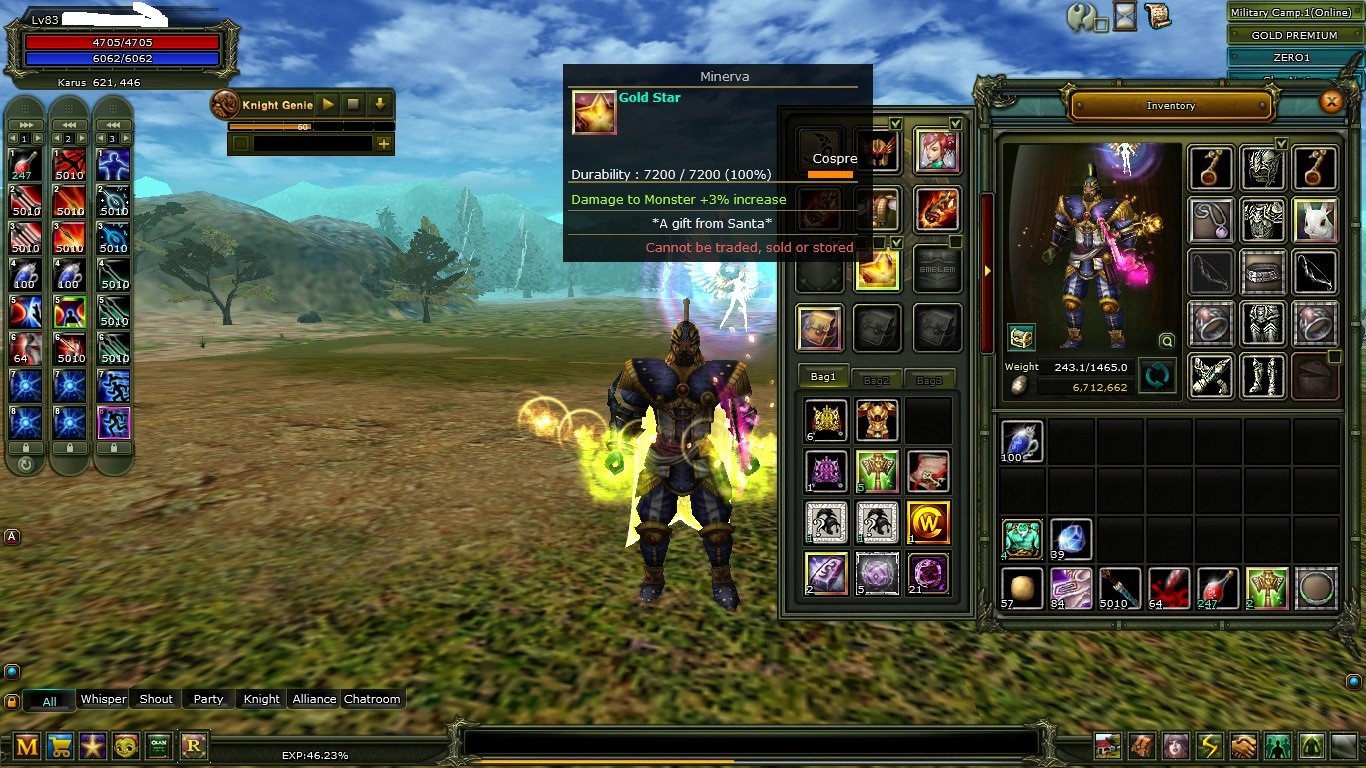Viewport: 1366px width, 768px height.
Task: Start the Knight Genie play button
Action: click(327, 104)
